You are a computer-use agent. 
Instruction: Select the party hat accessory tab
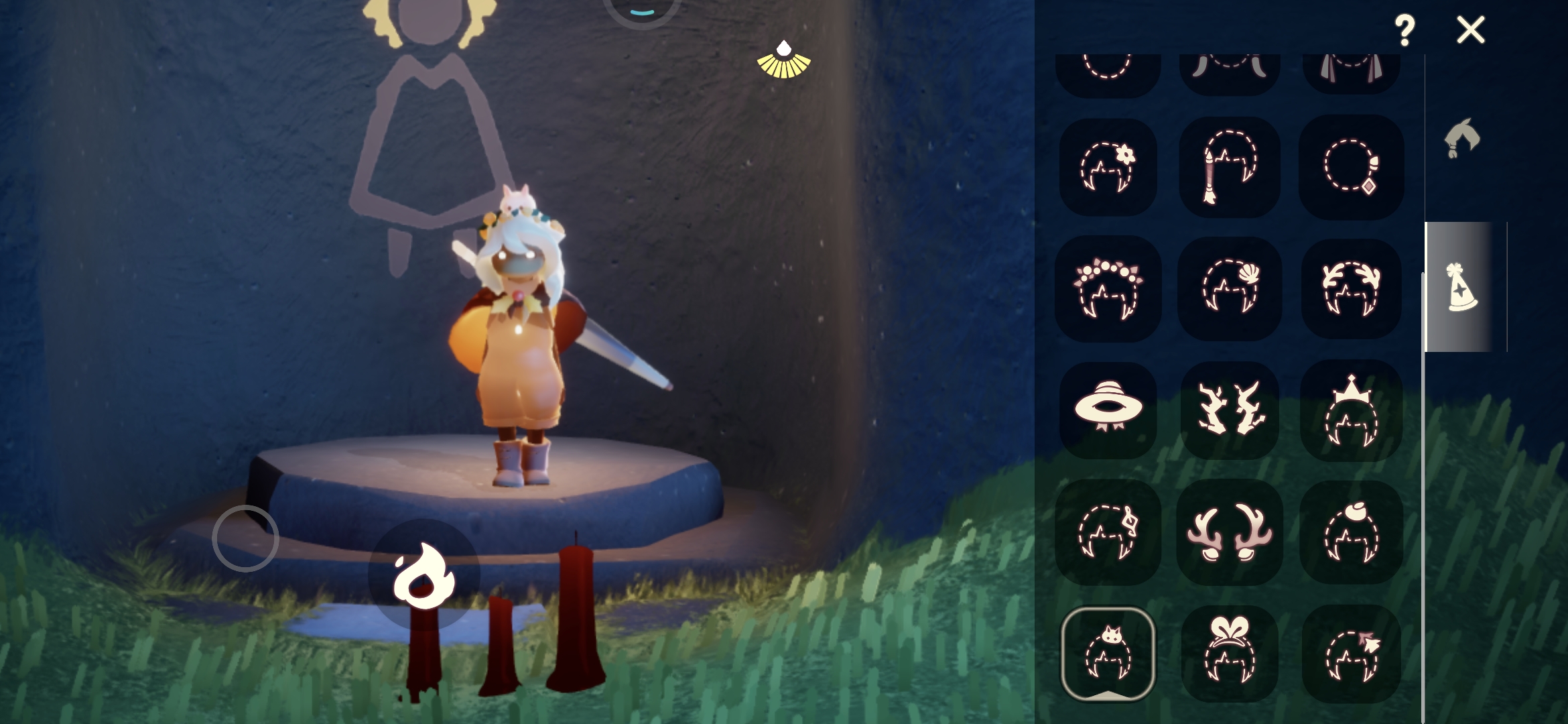pyautogui.click(x=1461, y=287)
